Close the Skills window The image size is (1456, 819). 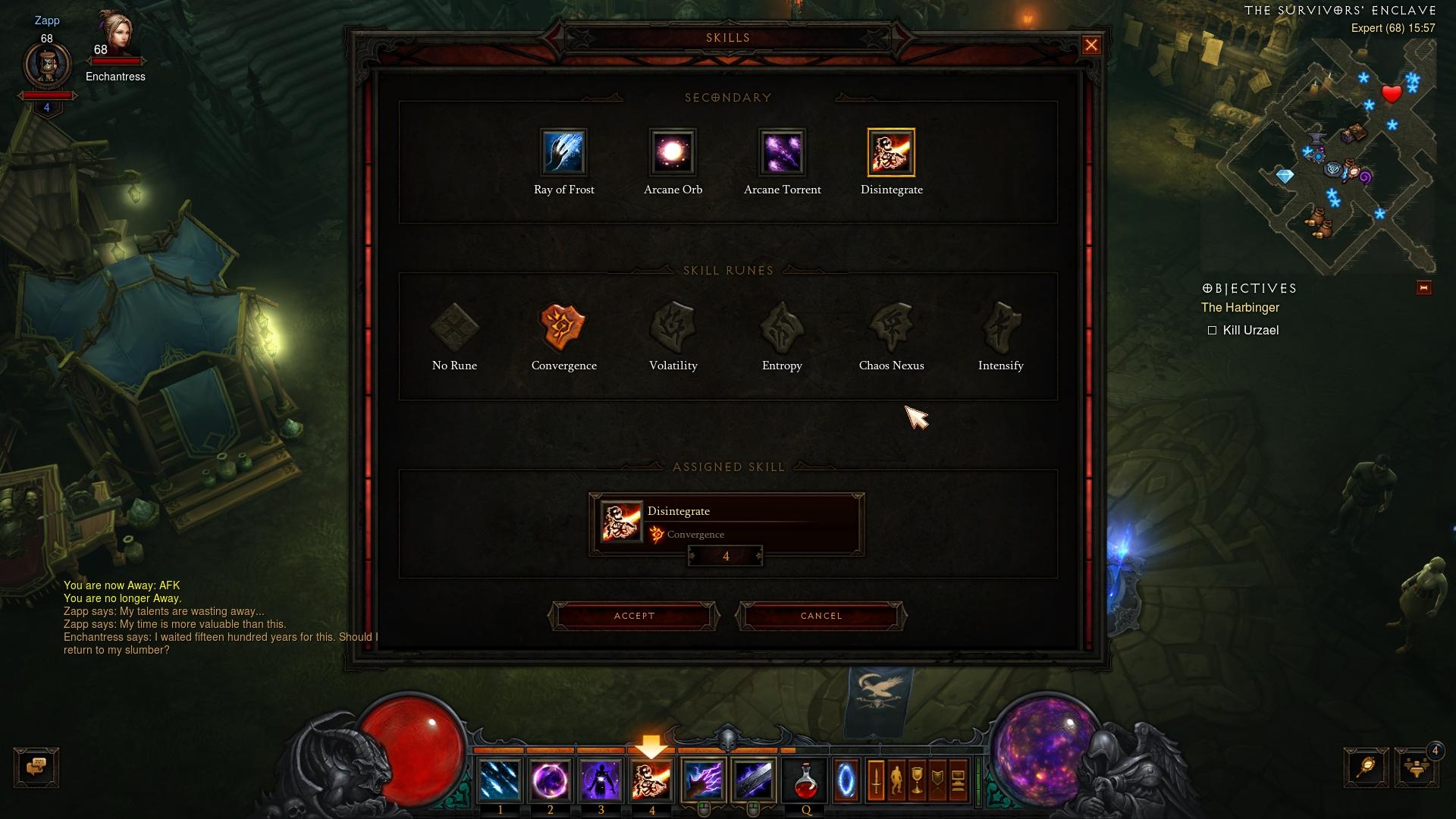click(x=1091, y=45)
